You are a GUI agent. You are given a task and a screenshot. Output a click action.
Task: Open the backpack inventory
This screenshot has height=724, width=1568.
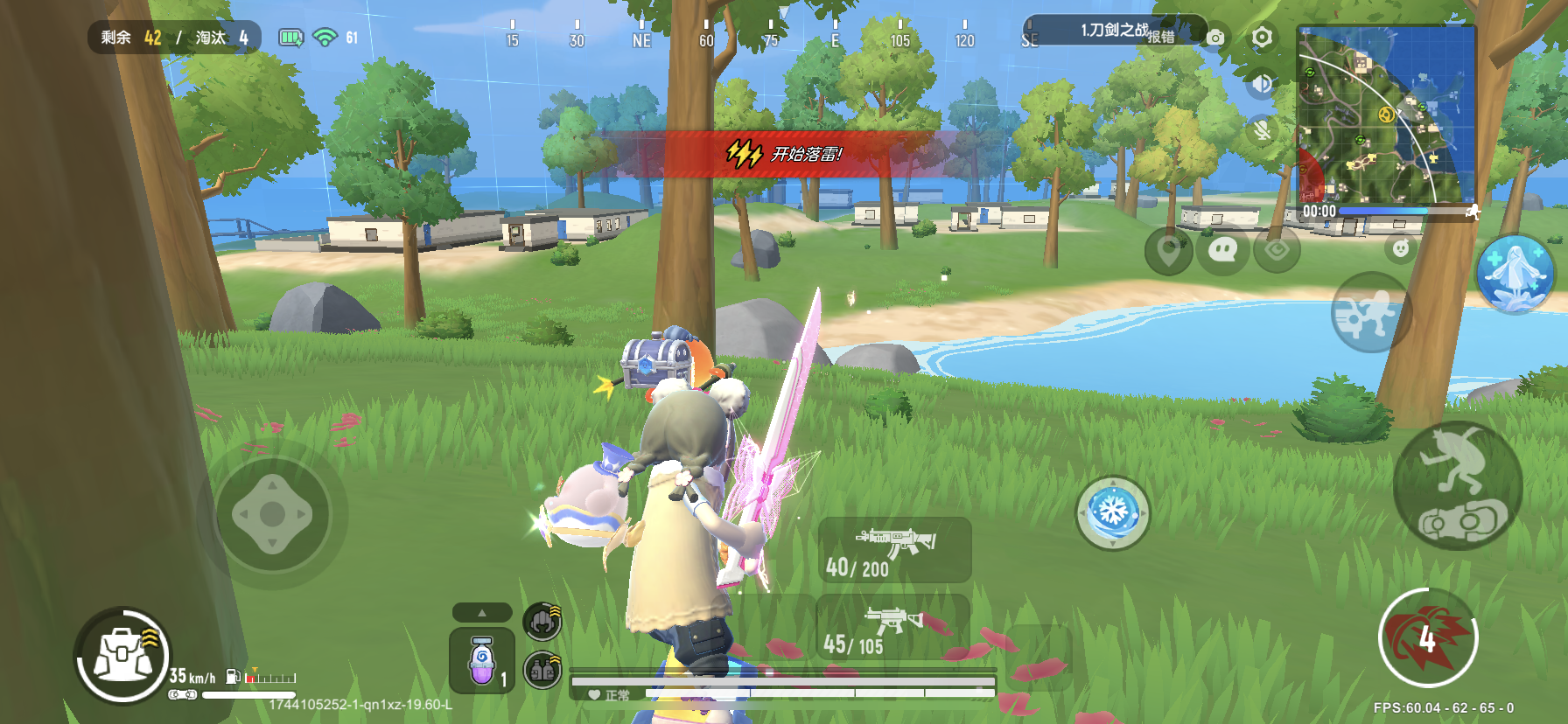click(x=123, y=657)
